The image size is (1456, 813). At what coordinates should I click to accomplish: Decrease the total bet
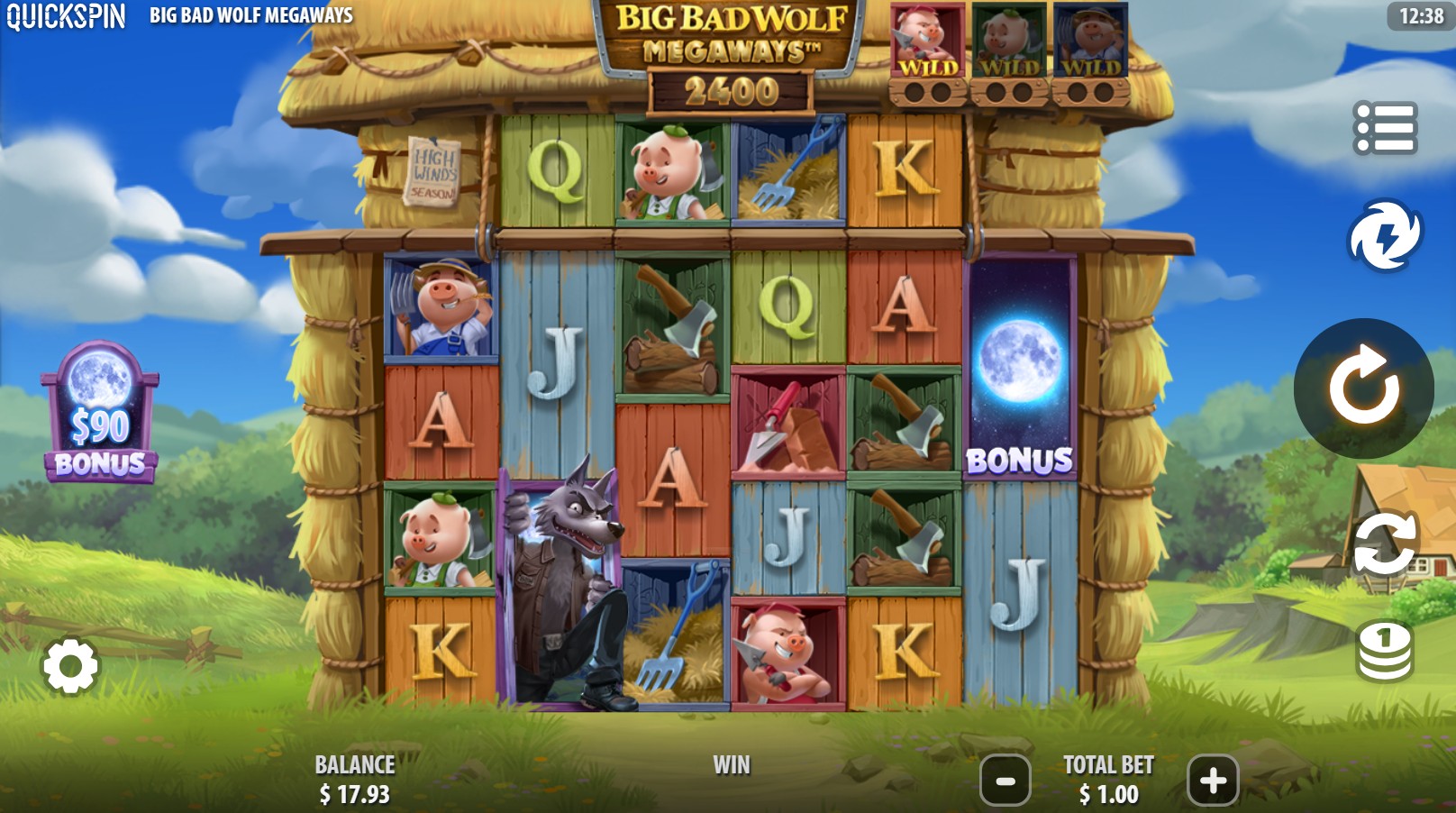click(x=1006, y=781)
